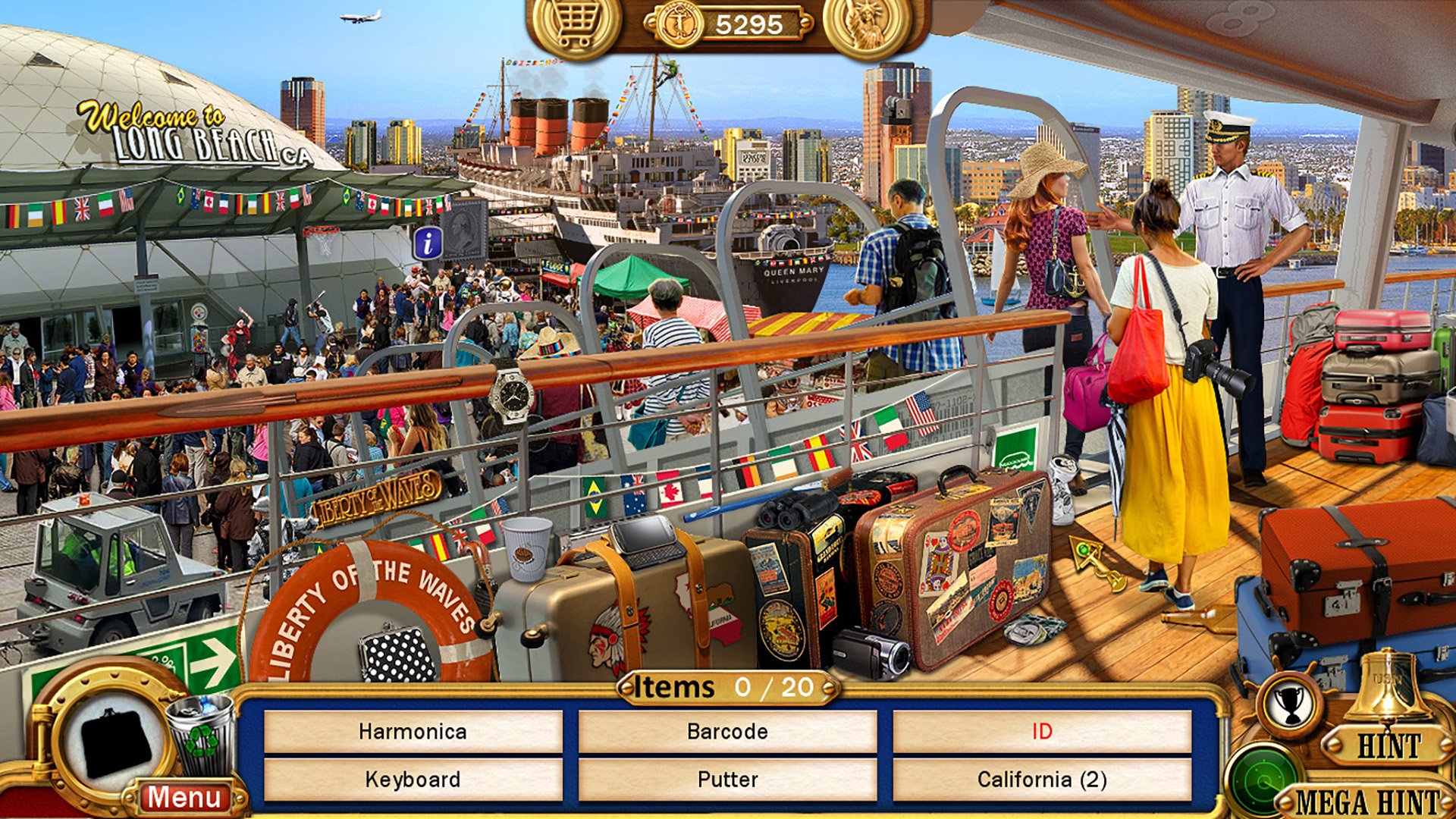Mark Harmonica as found

click(x=413, y=731)
